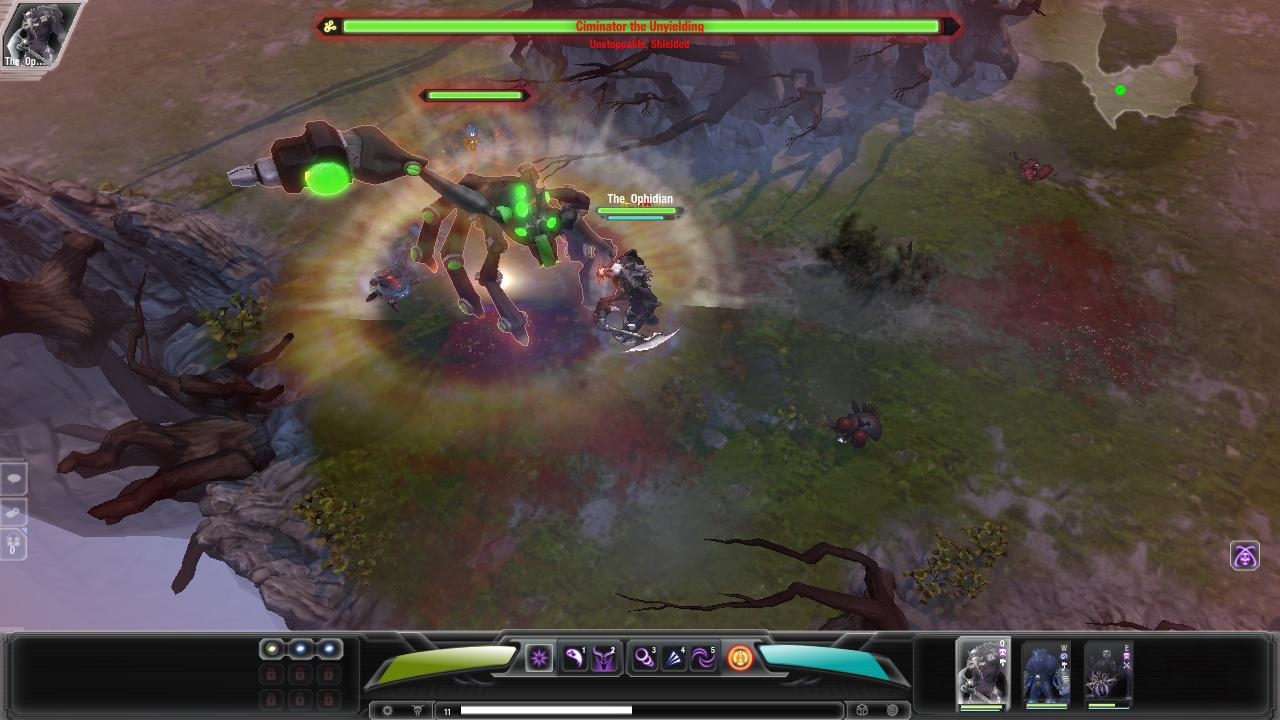Switch to the dark E squad hero
The image size is (1280, 720).
click(x=1108, y=674)
